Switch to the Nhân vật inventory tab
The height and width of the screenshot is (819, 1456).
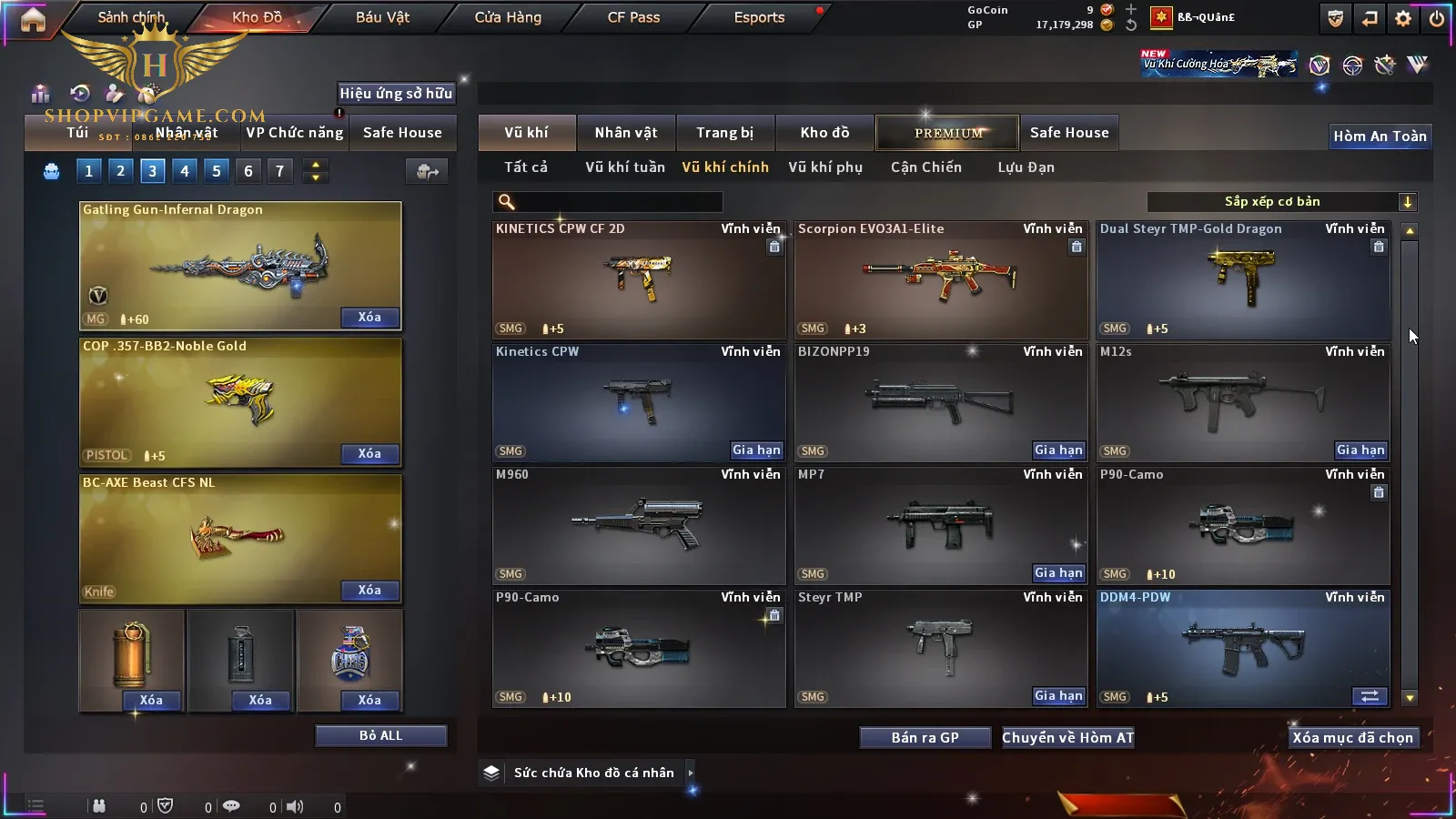pos(625,133)
